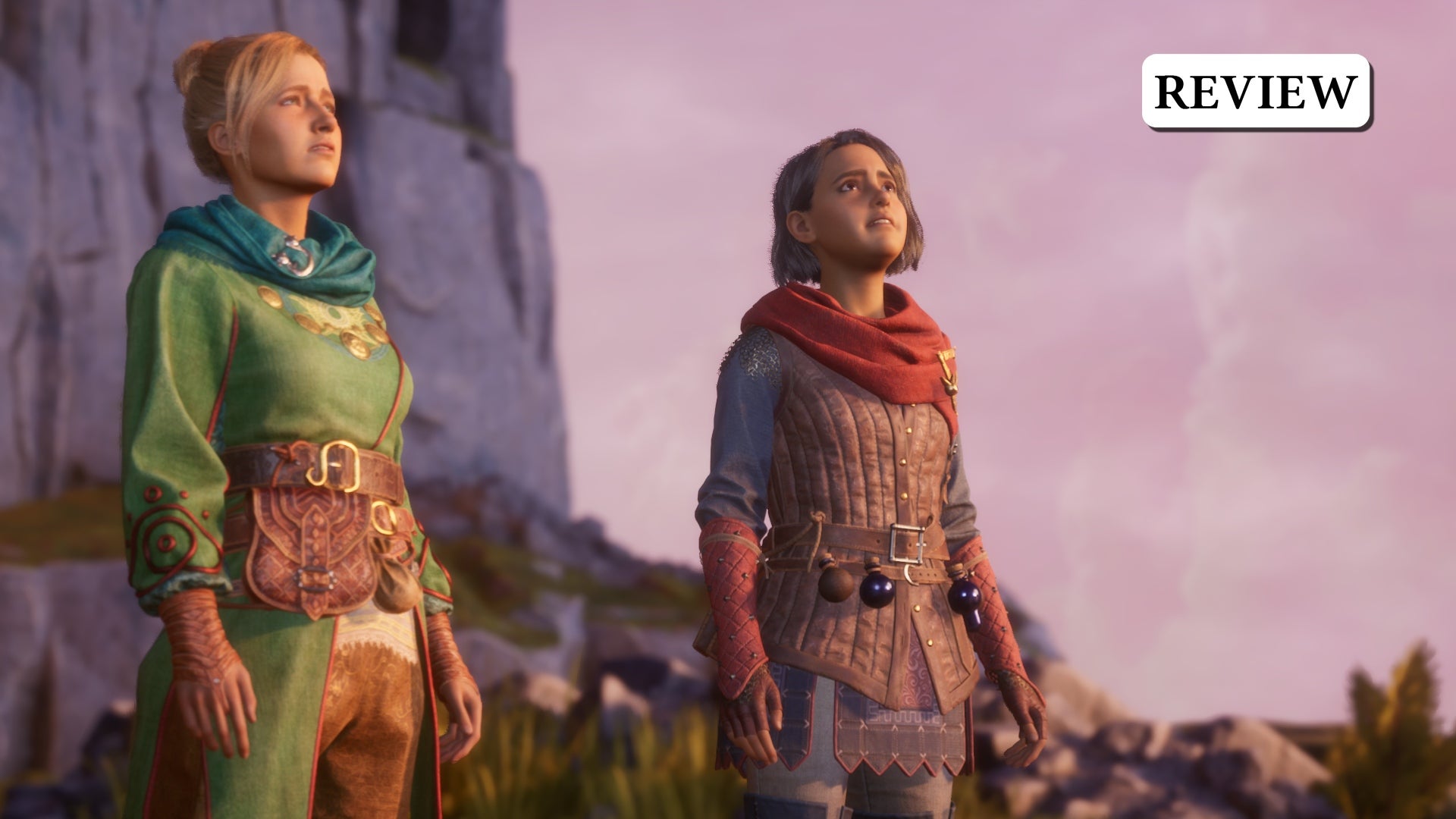1456x819 pixels.
Task: Click the REVIEW badge
Action: [x=1256, y=91]
